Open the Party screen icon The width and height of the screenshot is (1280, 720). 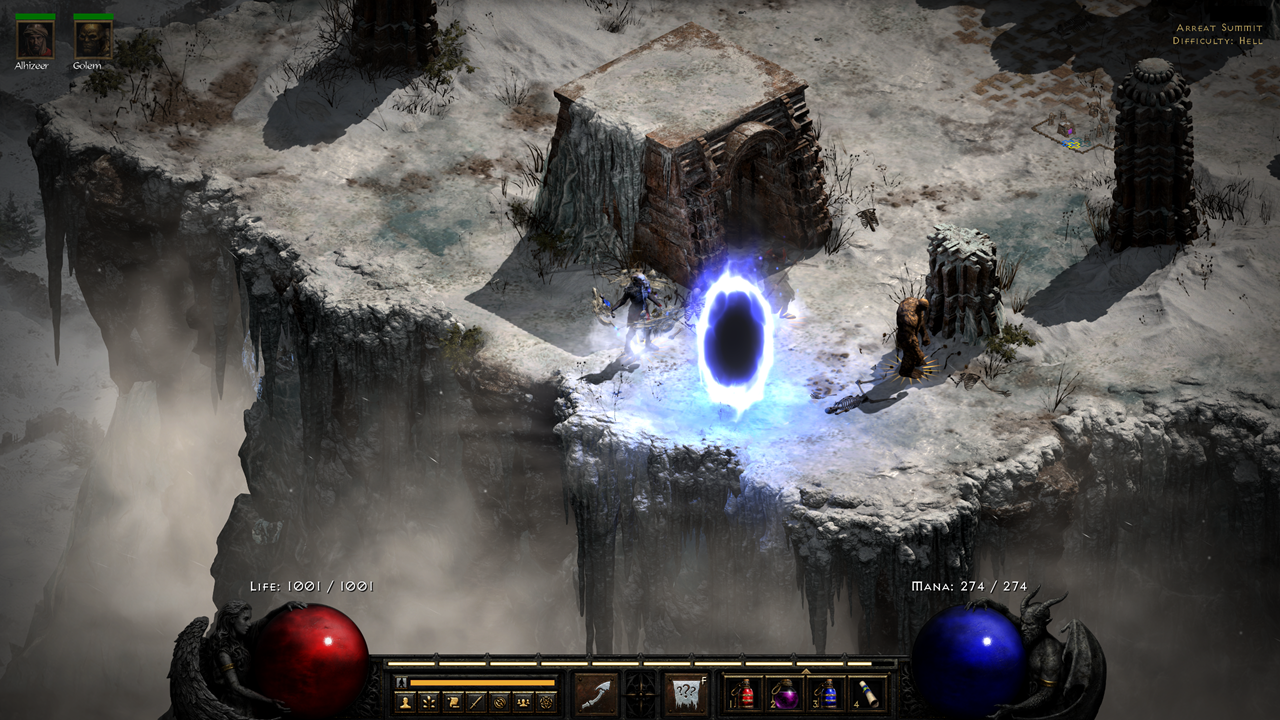[523, 702]
